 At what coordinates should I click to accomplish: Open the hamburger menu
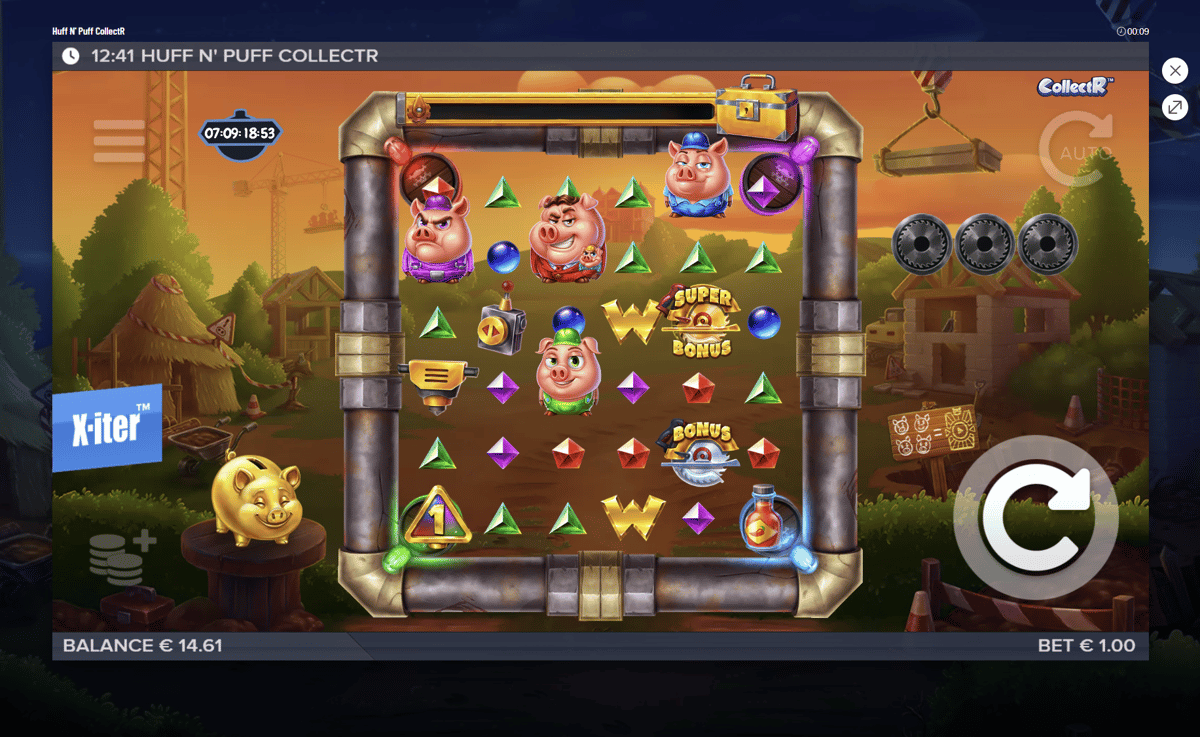(x=119, y=142)
